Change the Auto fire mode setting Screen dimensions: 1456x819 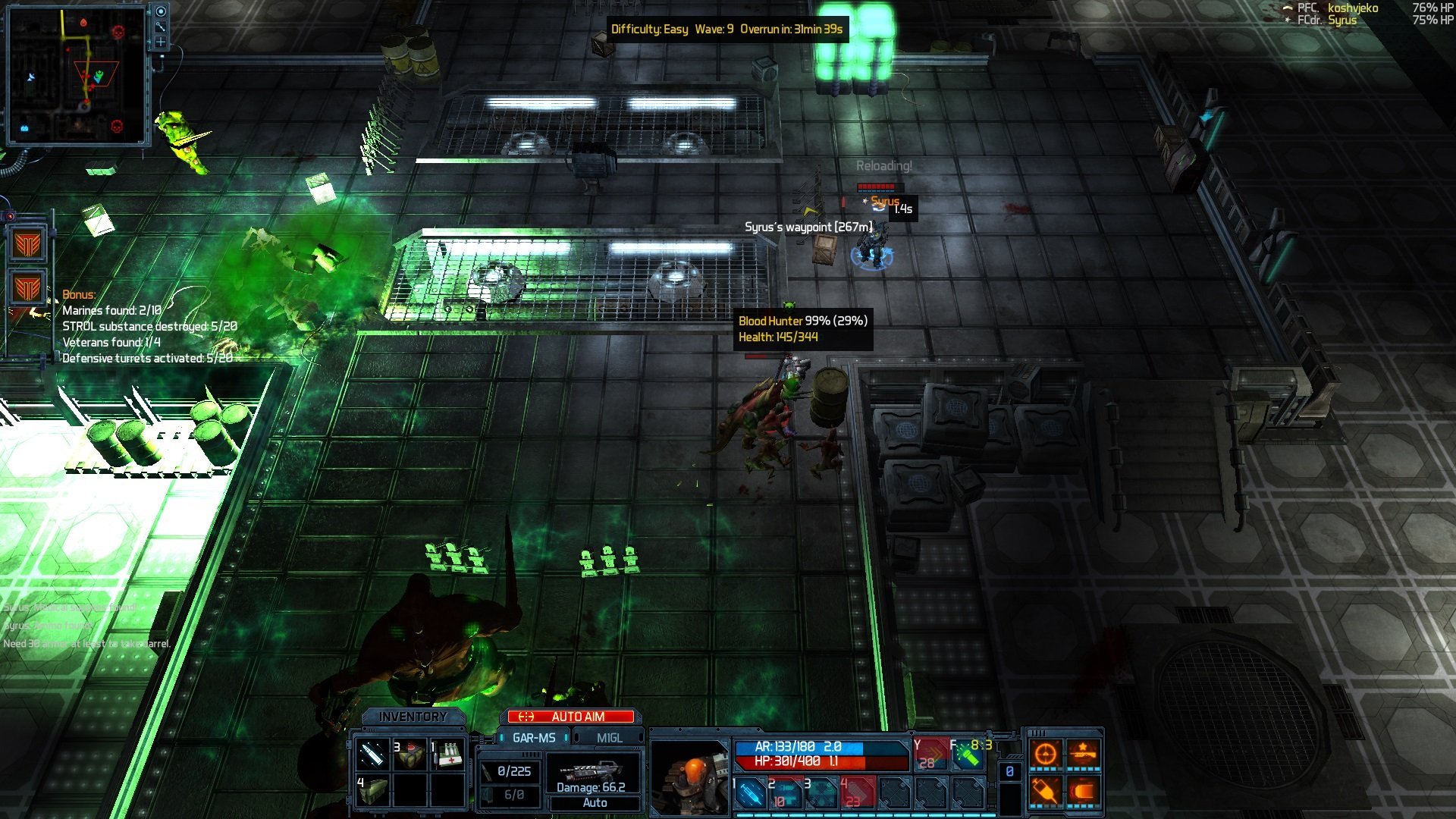tap(595, 802)
